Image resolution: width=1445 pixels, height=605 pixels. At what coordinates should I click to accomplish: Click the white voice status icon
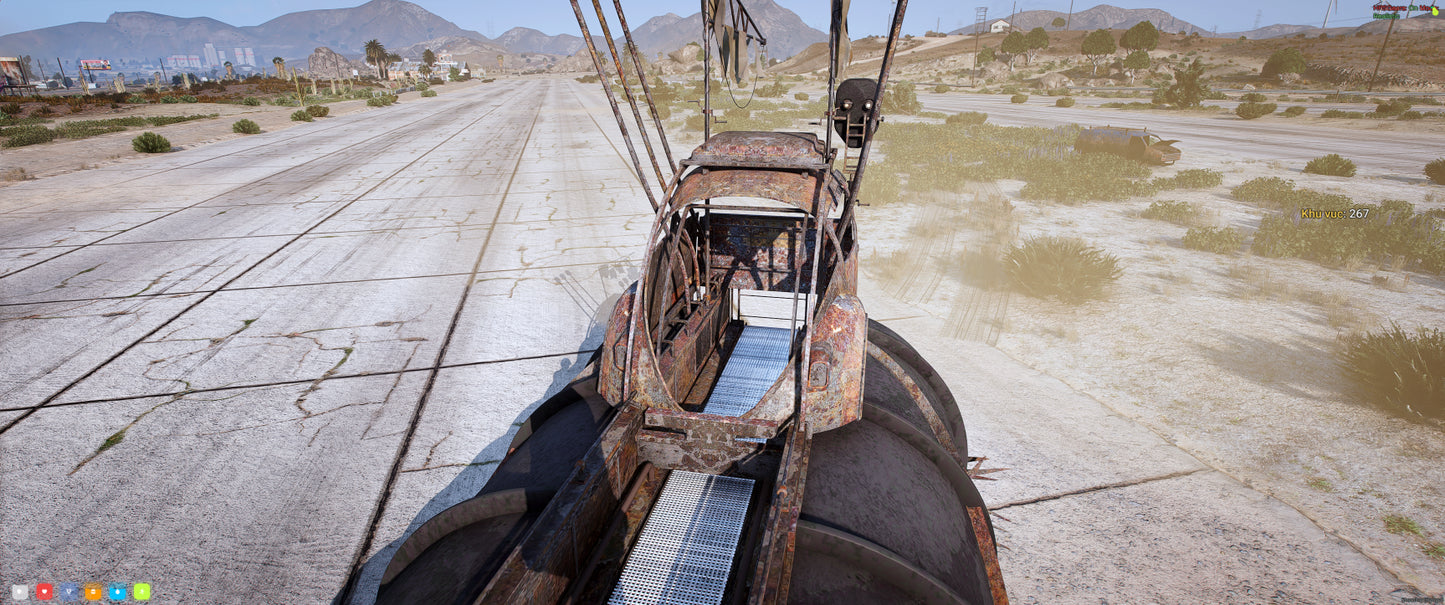click(x=20, y=591)
